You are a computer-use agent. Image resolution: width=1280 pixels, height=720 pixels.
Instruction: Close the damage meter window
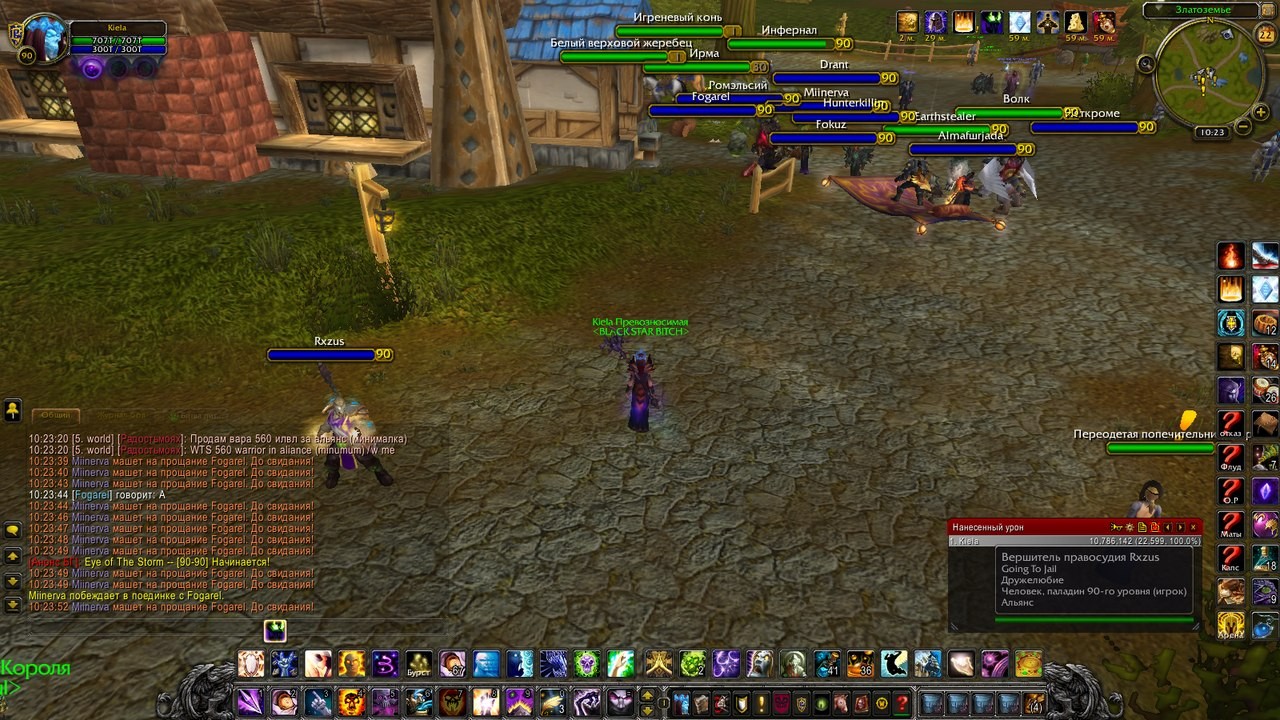[x=1193, y=527]
